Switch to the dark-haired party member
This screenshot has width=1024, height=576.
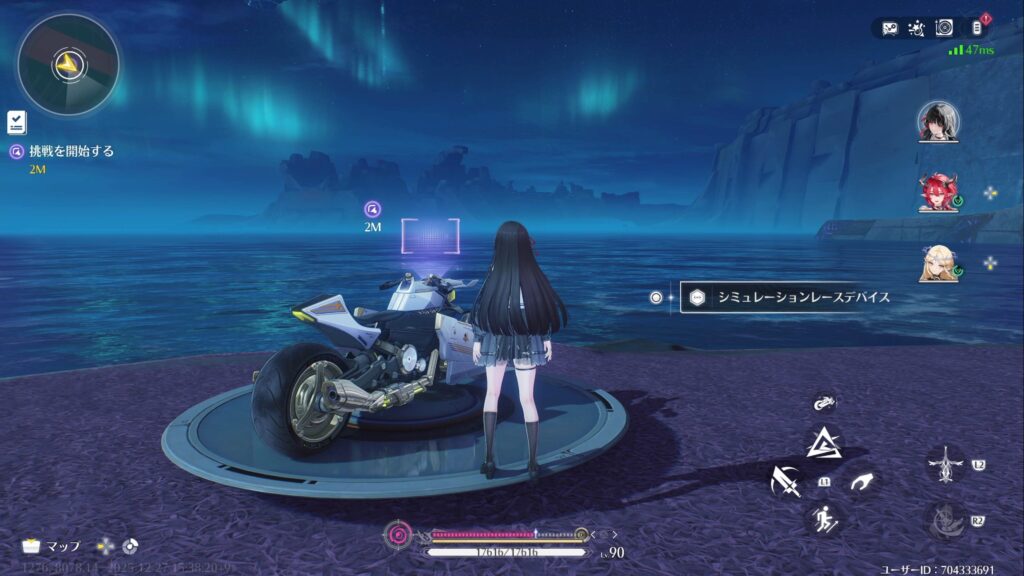pos(938,121)
